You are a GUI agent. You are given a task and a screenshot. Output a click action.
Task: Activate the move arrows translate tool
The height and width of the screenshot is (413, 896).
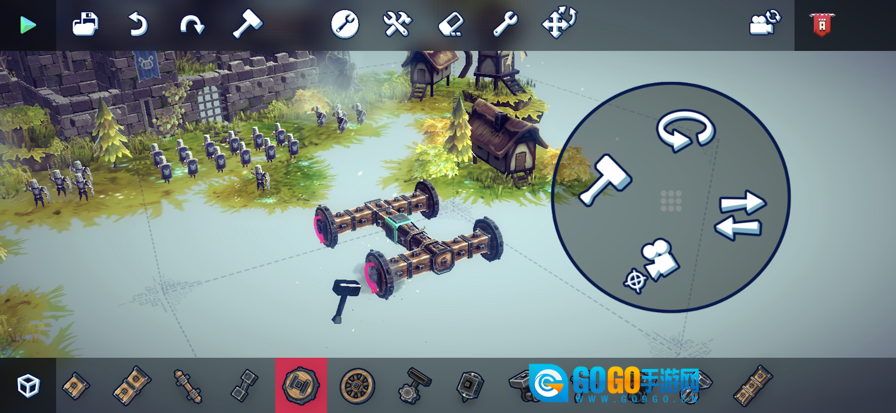point(559,24)
